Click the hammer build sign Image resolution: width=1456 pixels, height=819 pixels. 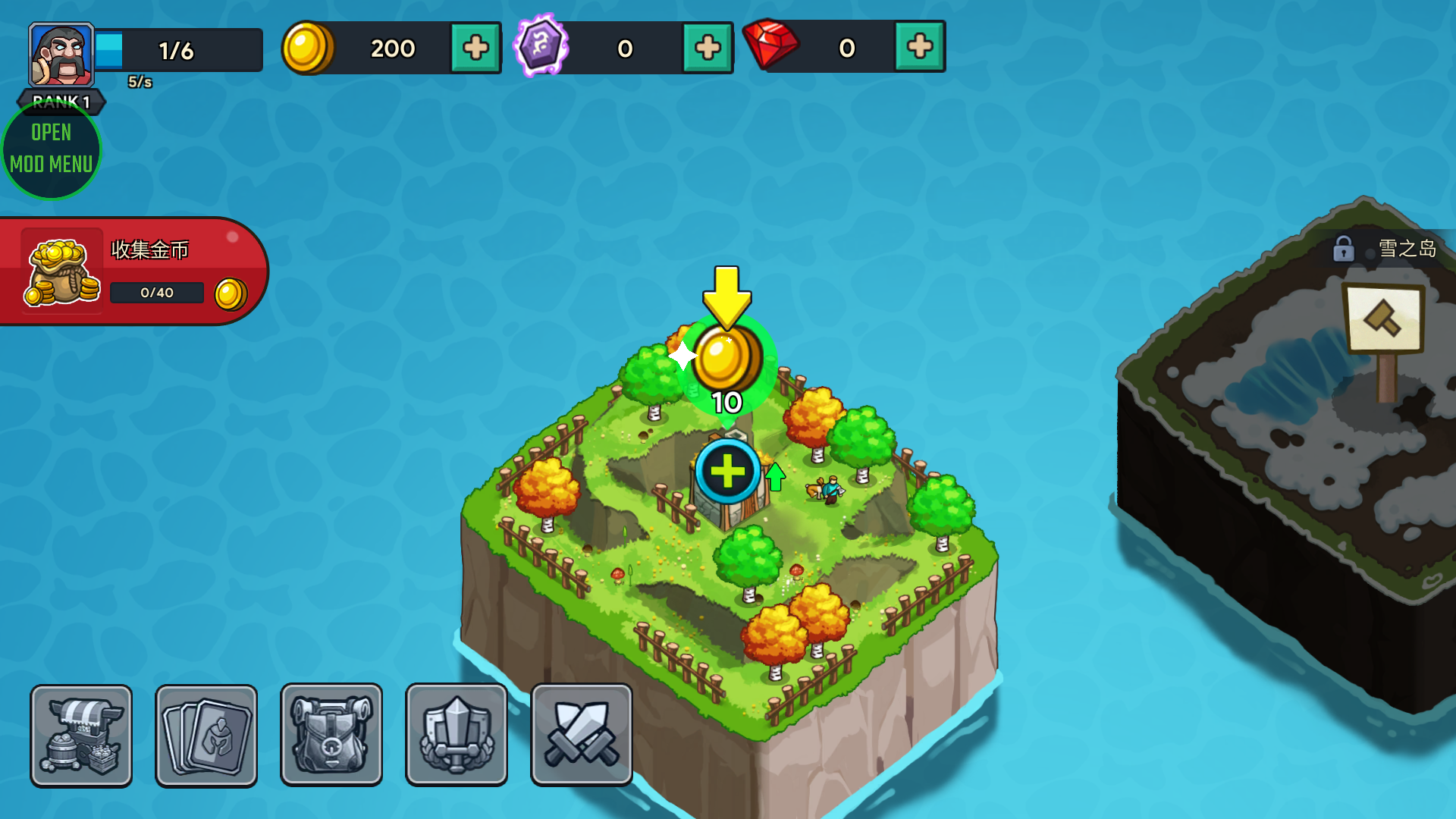coord(1382,319)
